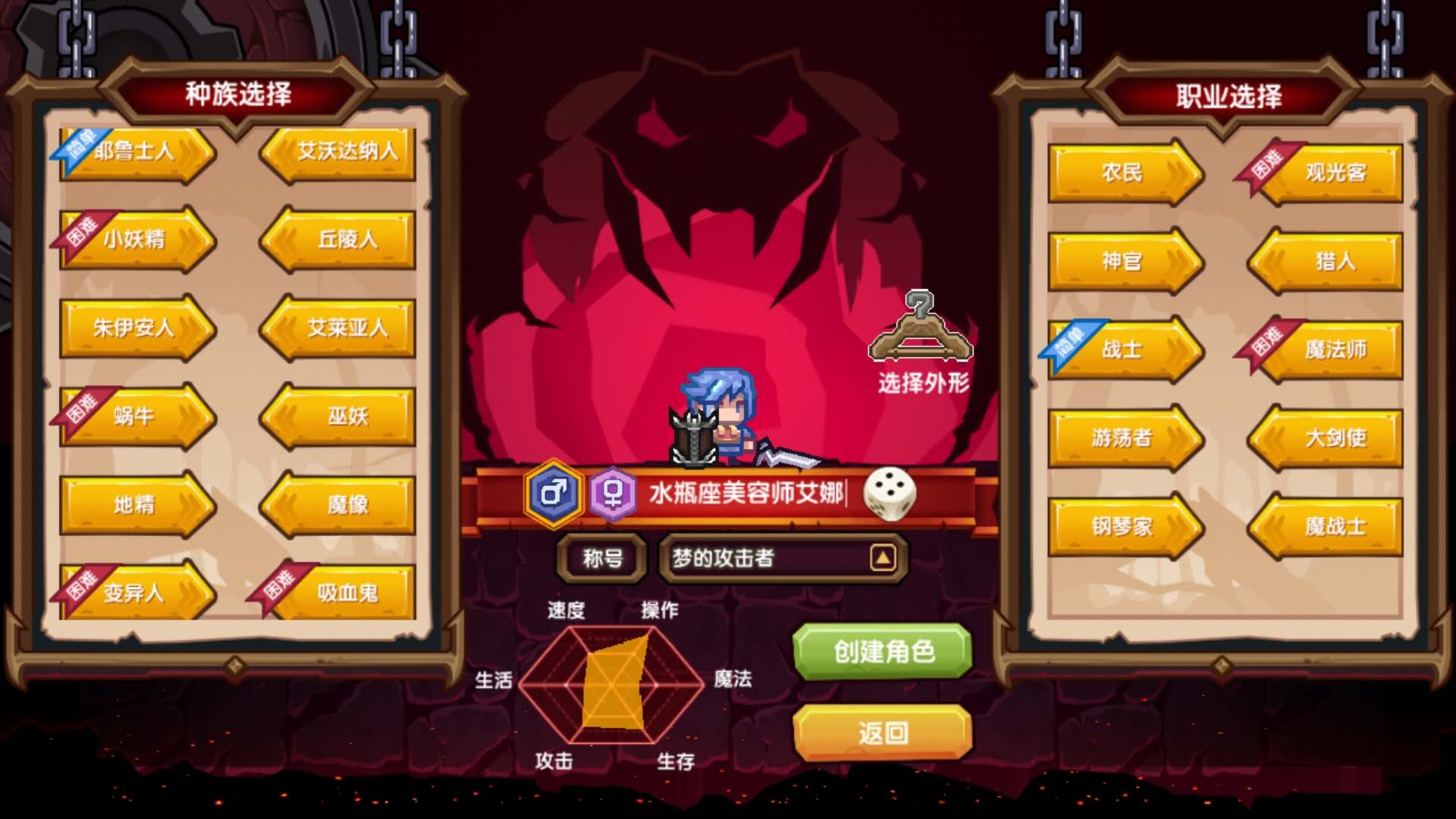Roll the dice to randomize character name
Viewport: 1456px width, 819px height.
891,494
